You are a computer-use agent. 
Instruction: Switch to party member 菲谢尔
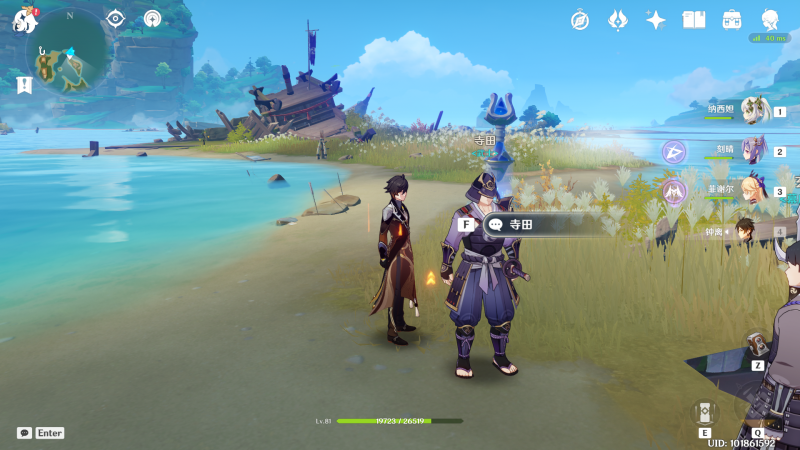coord(756,189)
